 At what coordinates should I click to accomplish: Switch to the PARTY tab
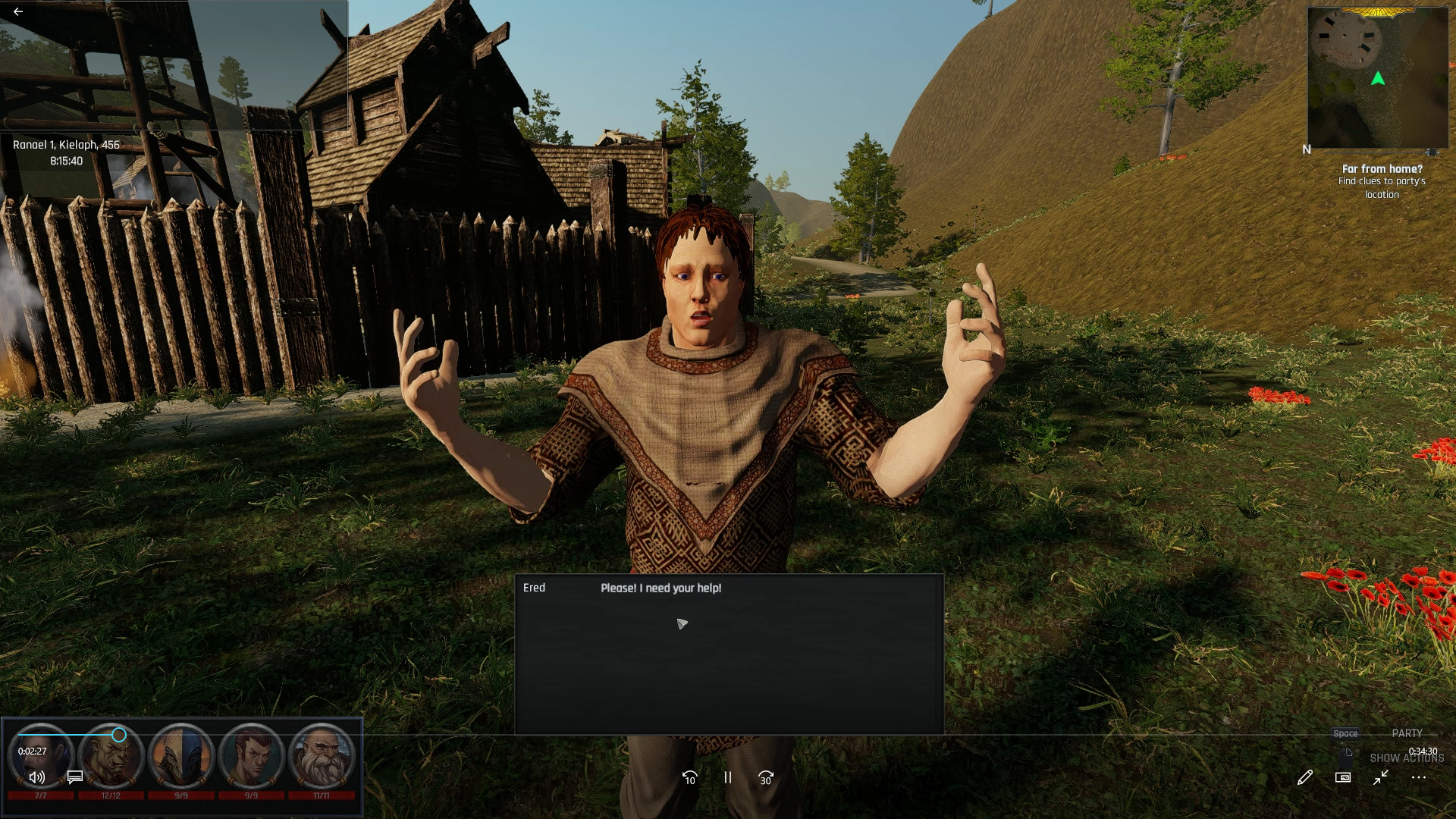coord(1407,733)
